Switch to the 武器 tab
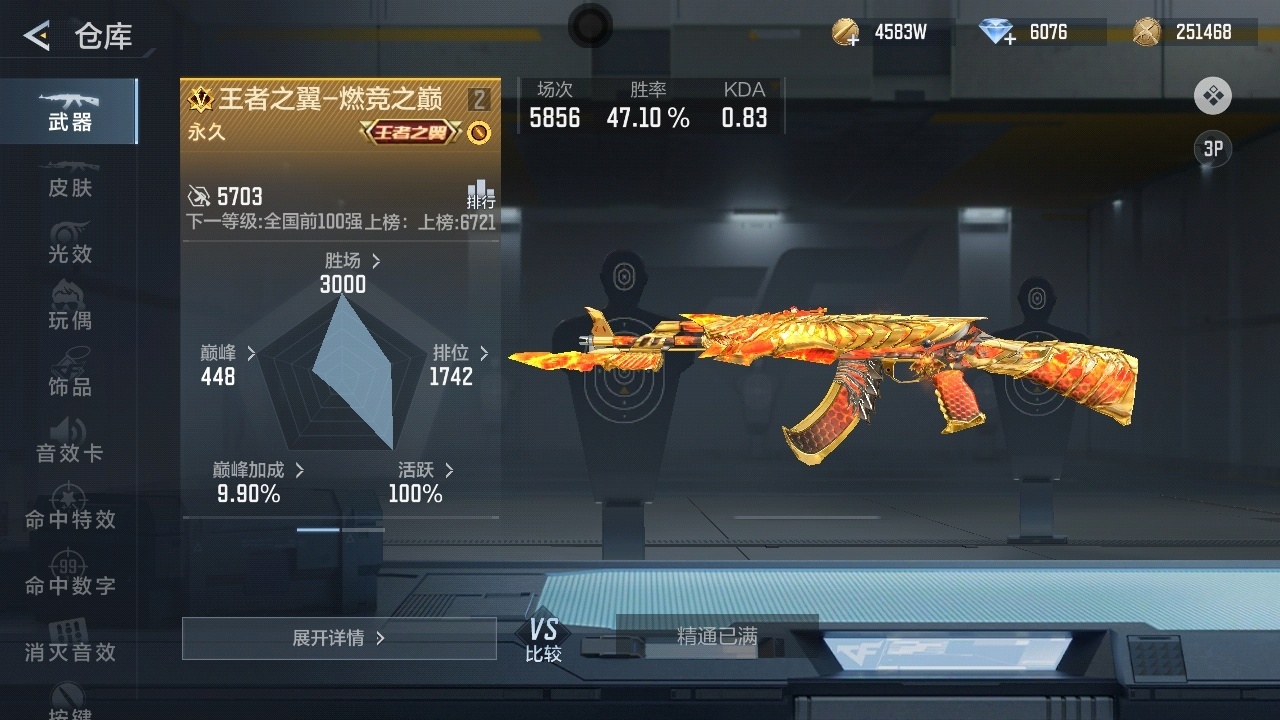 pyautogui.click(x=70, y=111)
